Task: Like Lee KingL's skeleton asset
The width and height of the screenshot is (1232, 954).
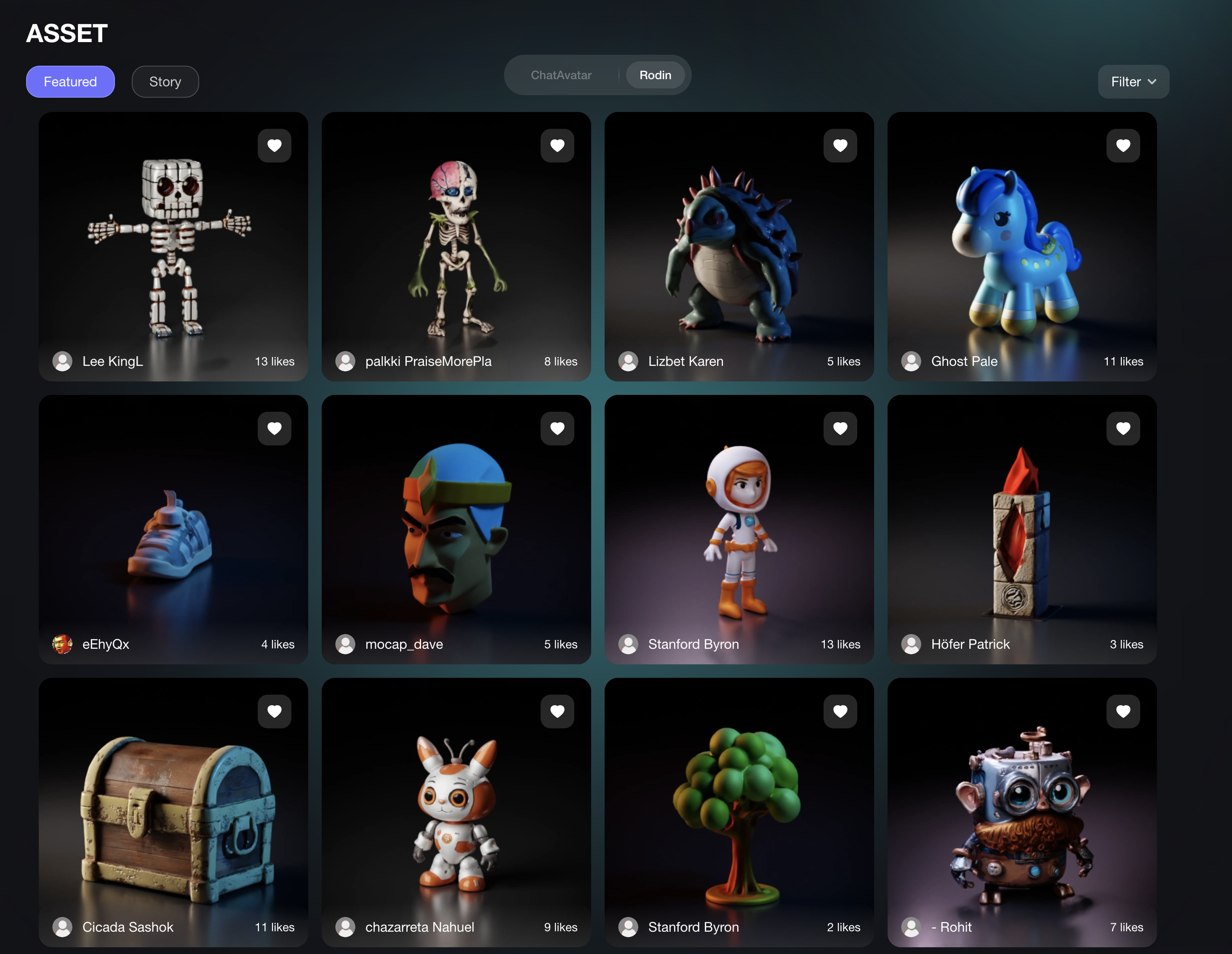Action: [274, 146]
